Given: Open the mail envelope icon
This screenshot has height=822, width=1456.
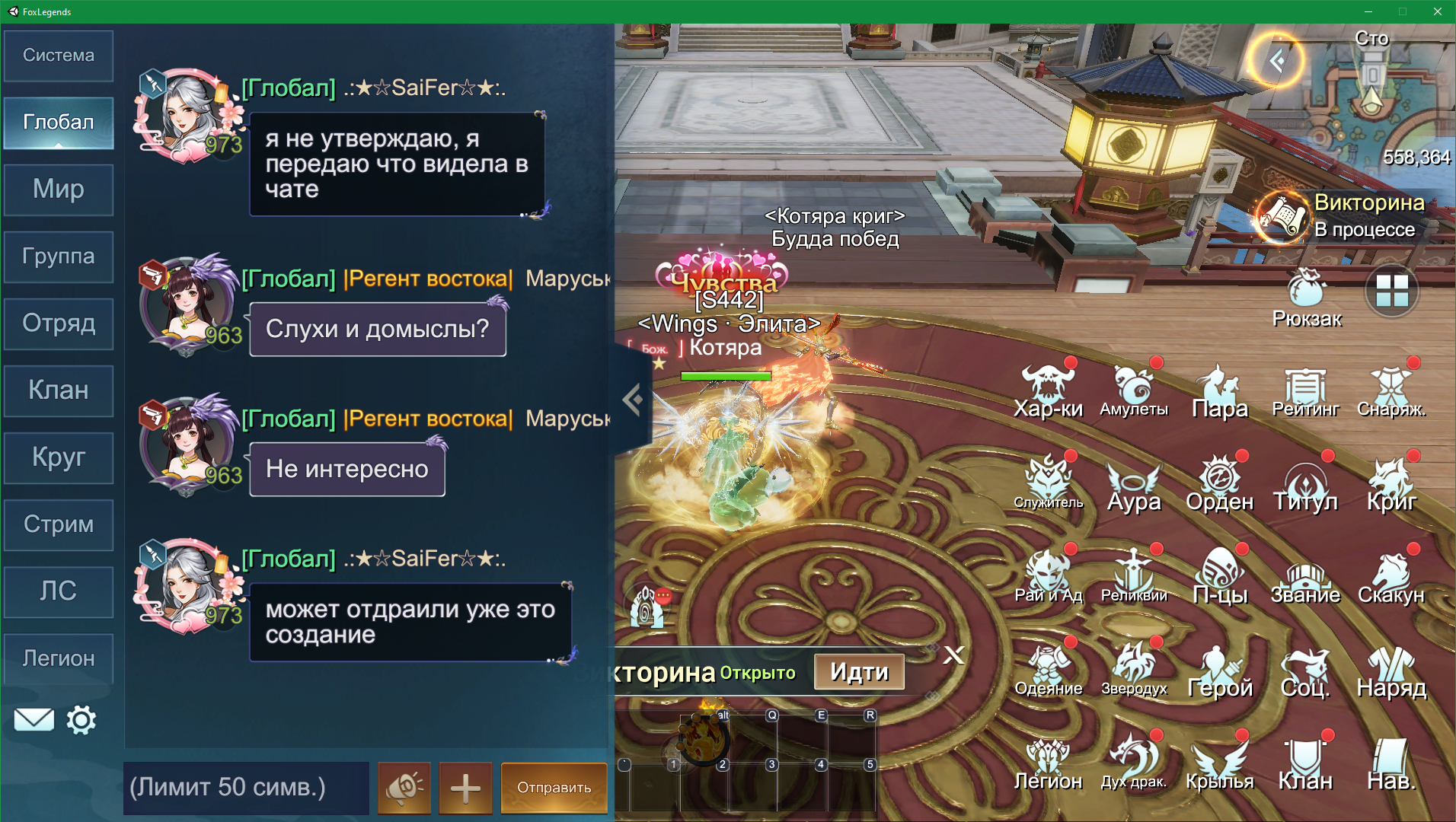Looking at the screenshot, I should (34, 720).
